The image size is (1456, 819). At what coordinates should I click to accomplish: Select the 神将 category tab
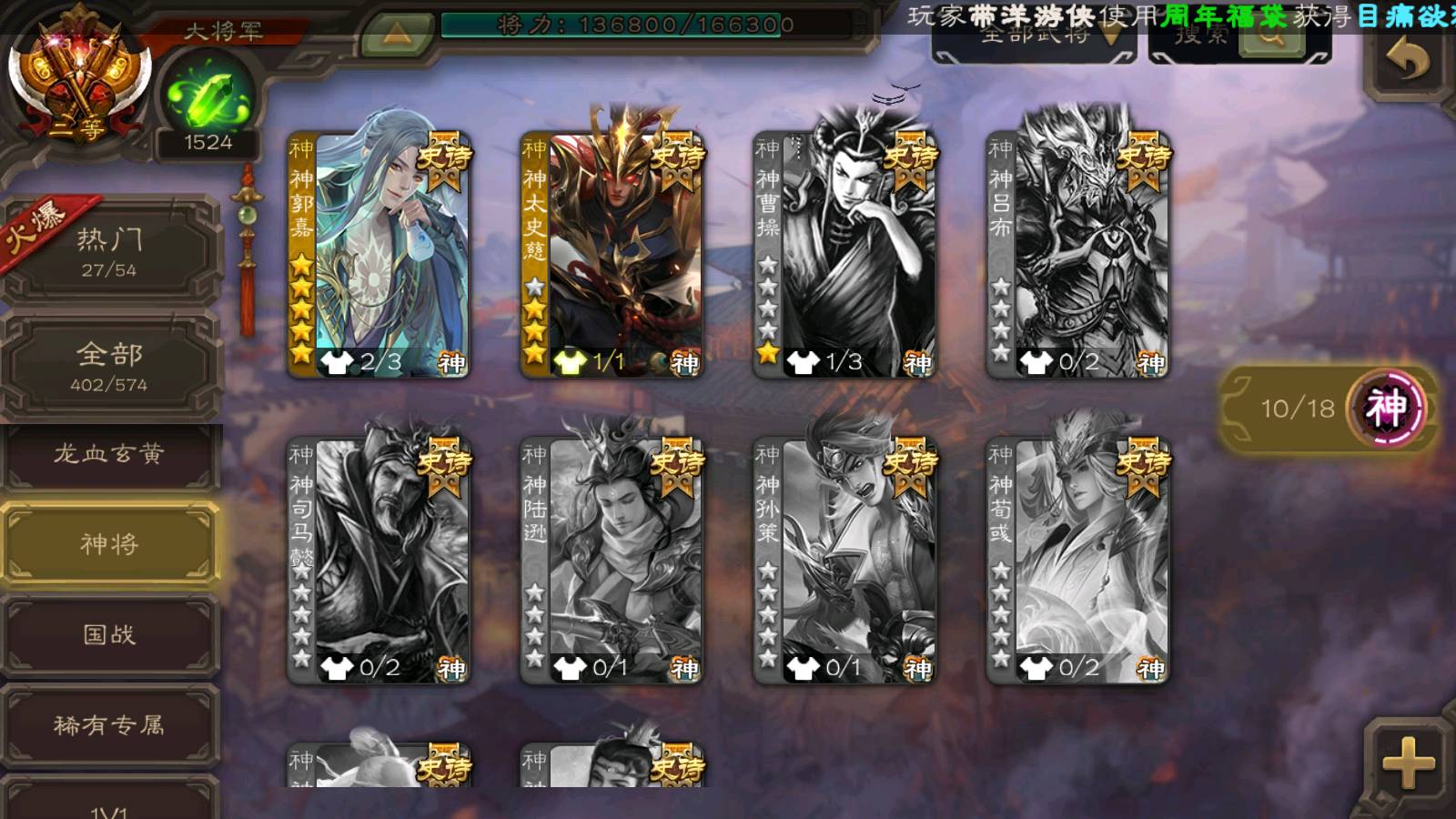coord(109,544)
